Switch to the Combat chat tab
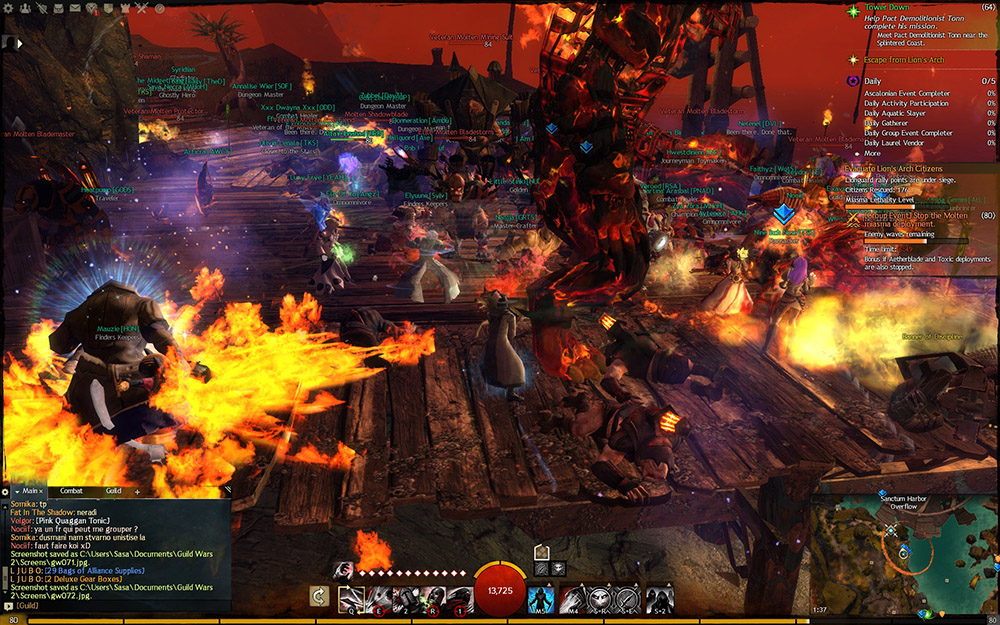The width and height of the screenshot is (1000, 625). 71,491
